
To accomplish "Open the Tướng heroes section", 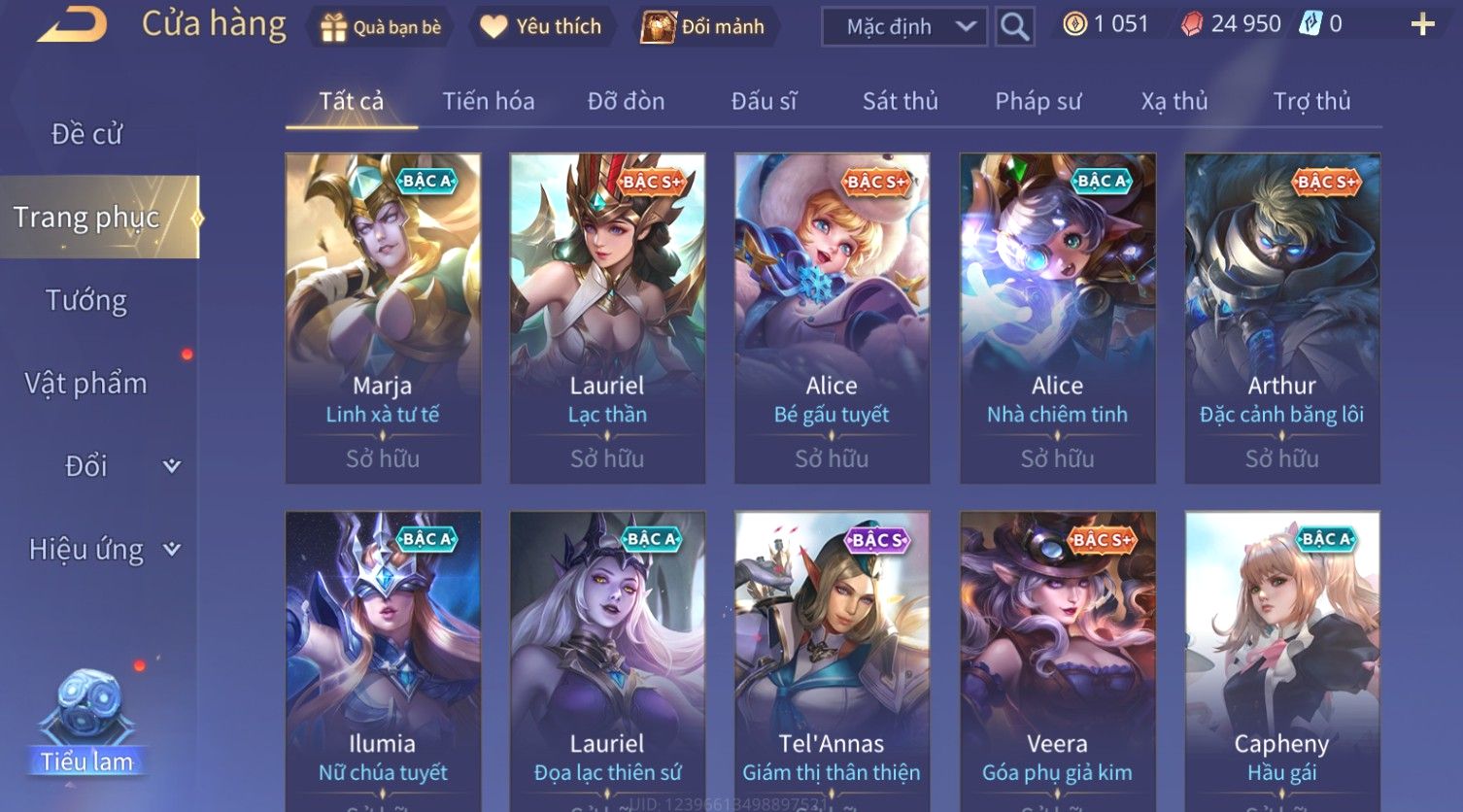I will pyautogui.click(x=86, y=300).
